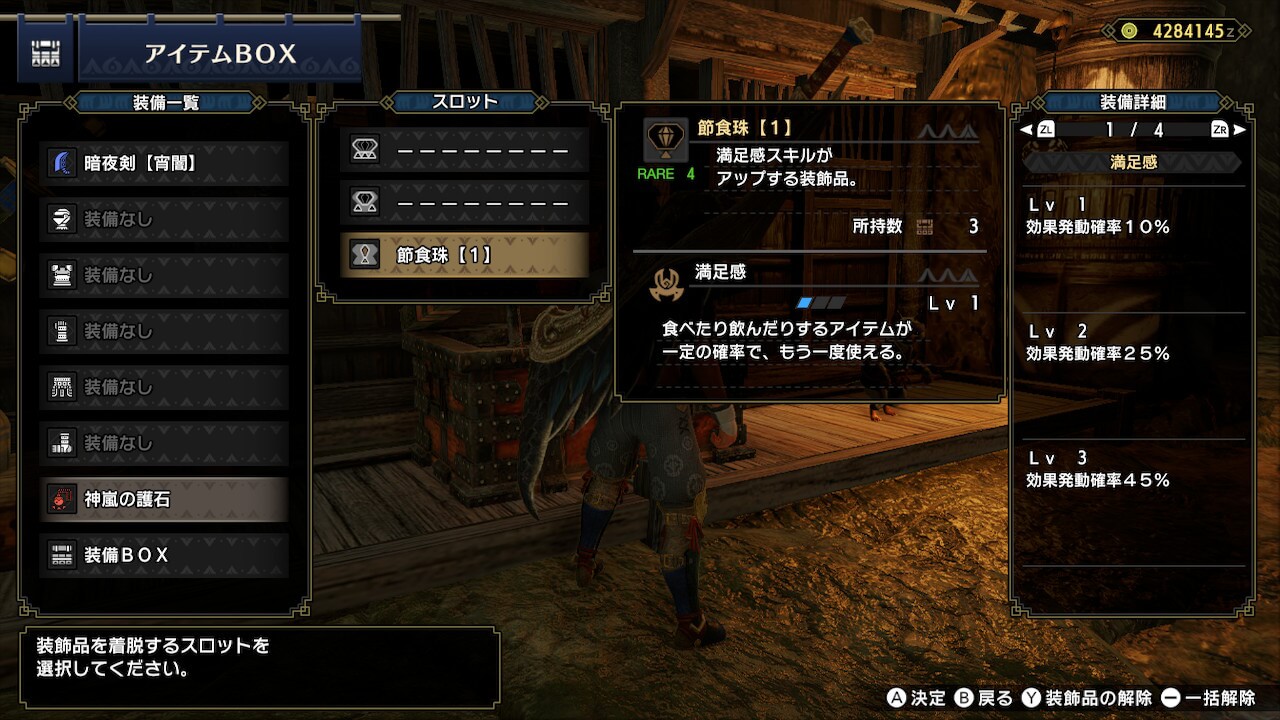Select the 節食珠【1】 decoration slot
Screen dimensions: 1280x720
click(464, 255)
